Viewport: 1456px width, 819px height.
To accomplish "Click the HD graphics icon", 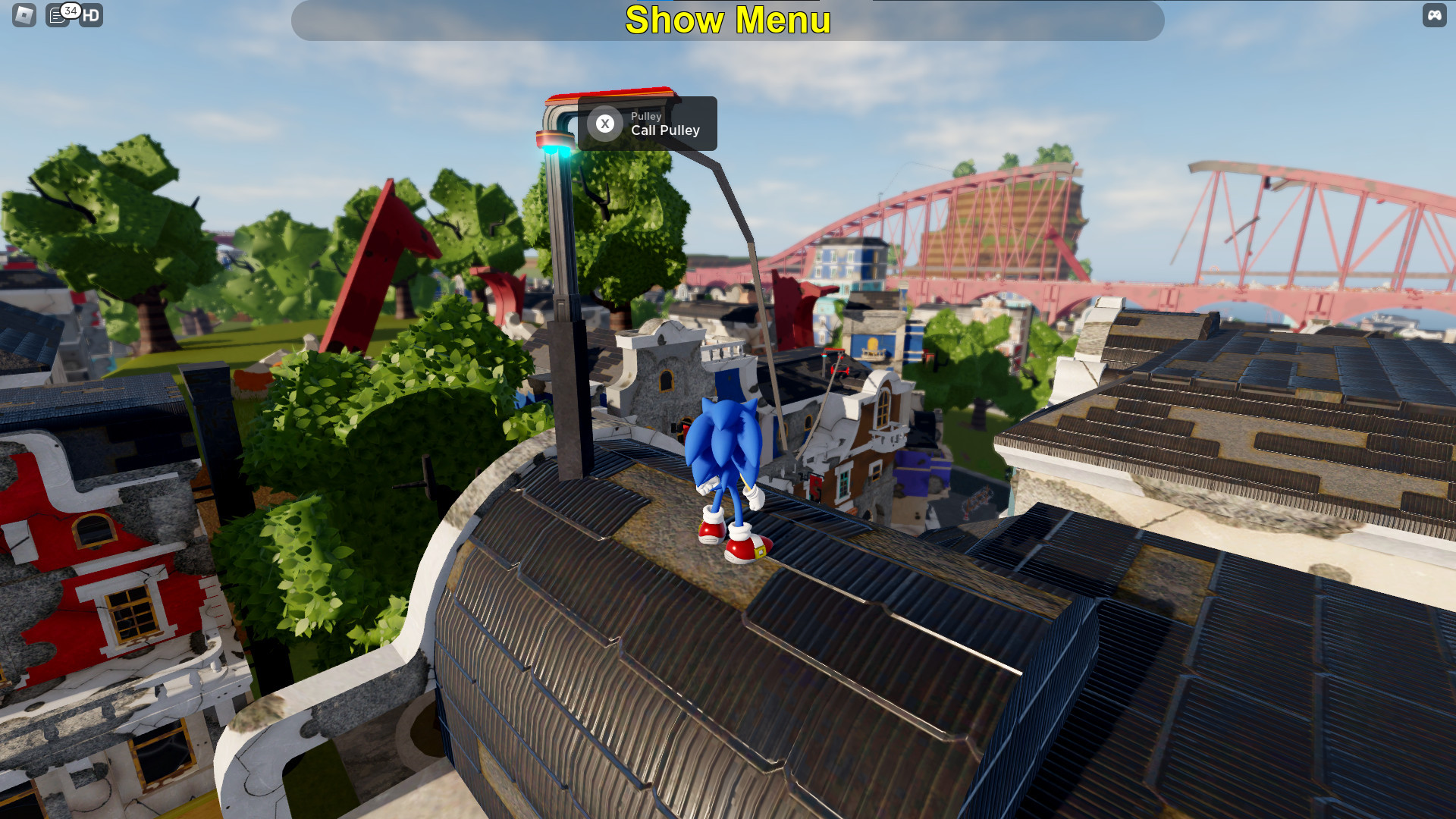I will tap(91, 15).
